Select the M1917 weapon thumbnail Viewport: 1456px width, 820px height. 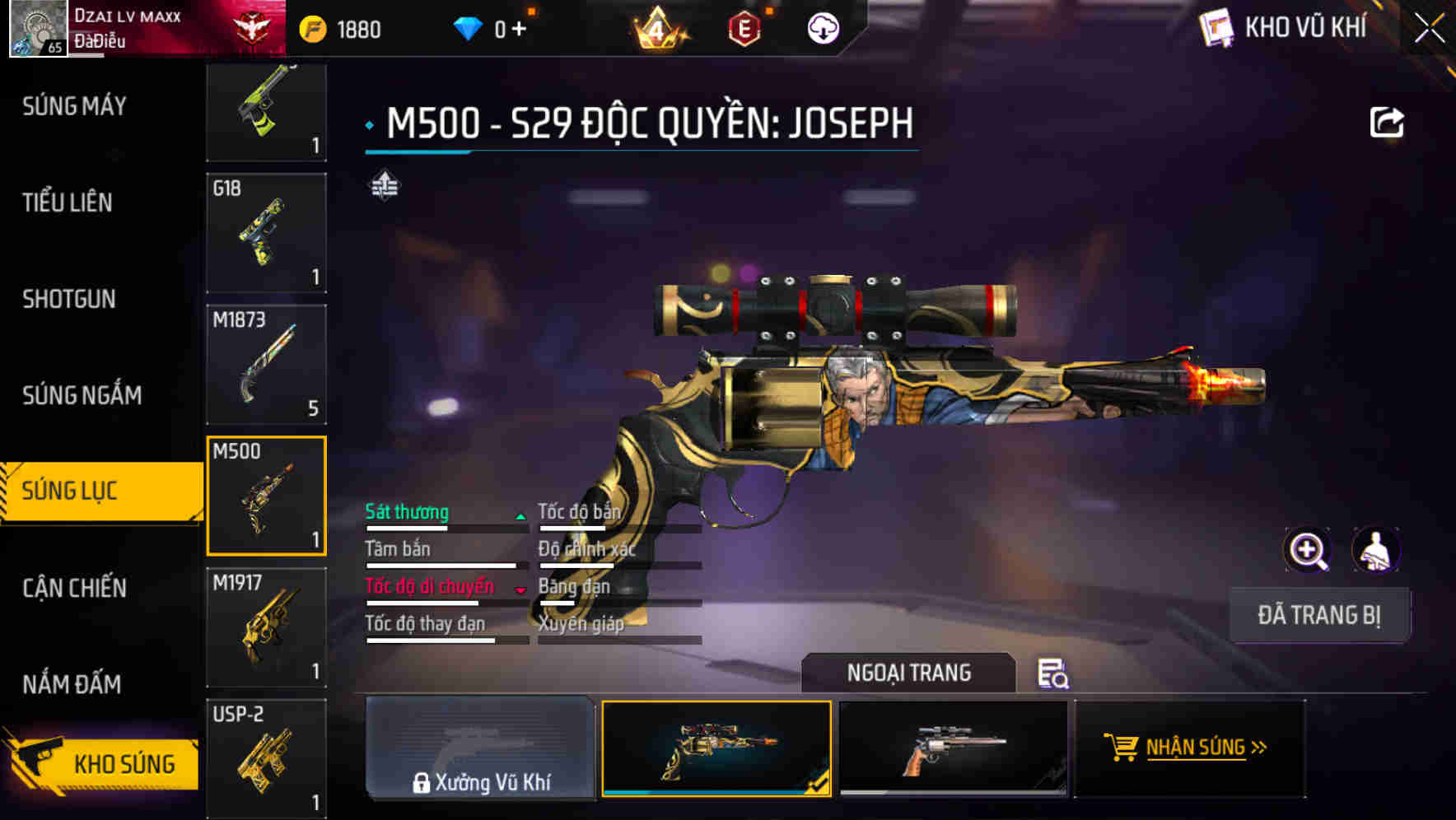click(265, 627)
